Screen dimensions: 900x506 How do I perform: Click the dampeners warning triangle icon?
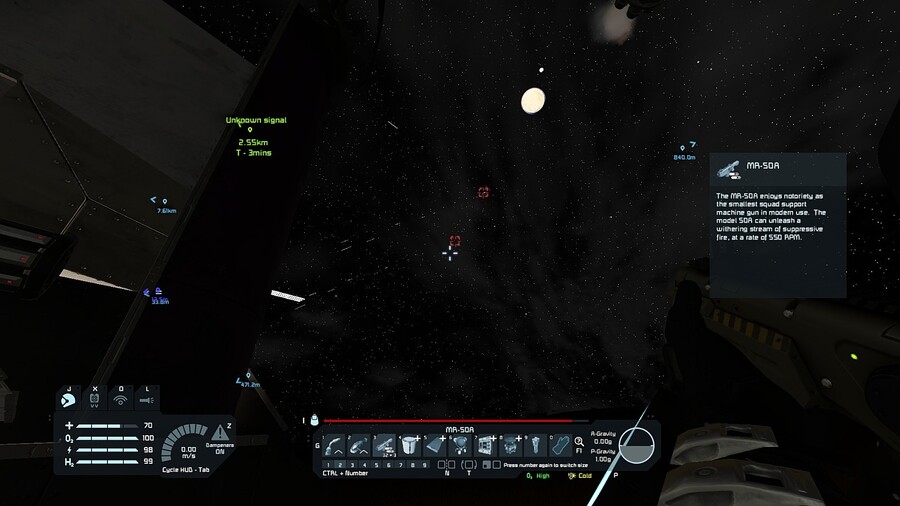[219, 432]
